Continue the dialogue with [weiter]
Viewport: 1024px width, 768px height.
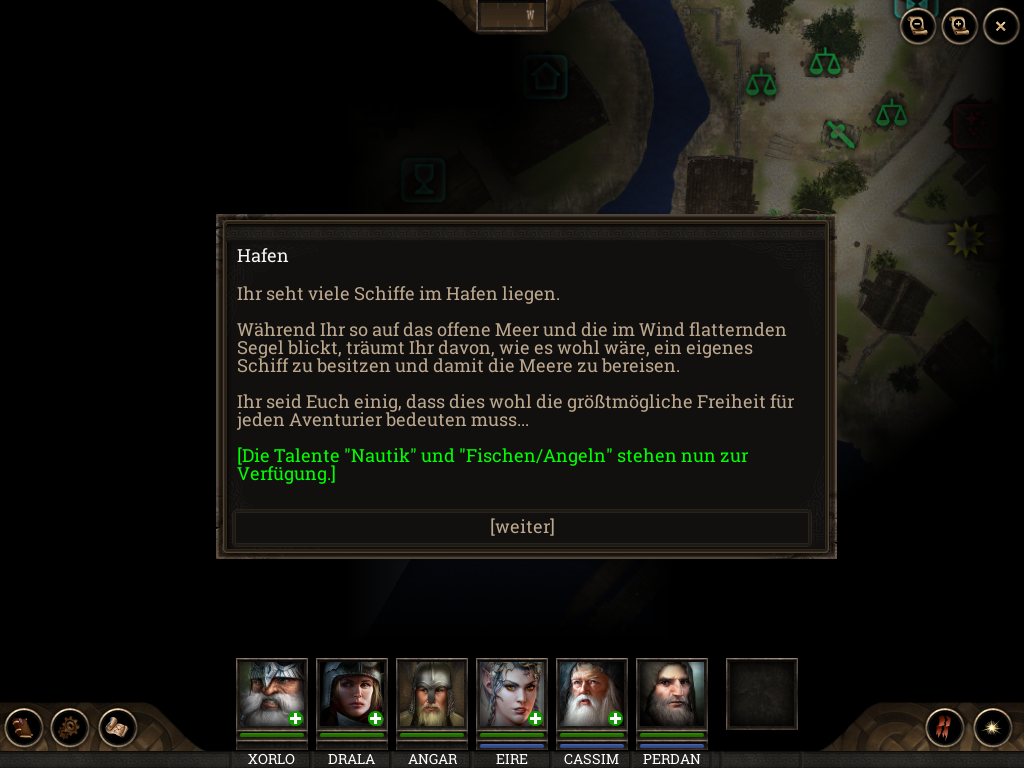coord(521,527)
